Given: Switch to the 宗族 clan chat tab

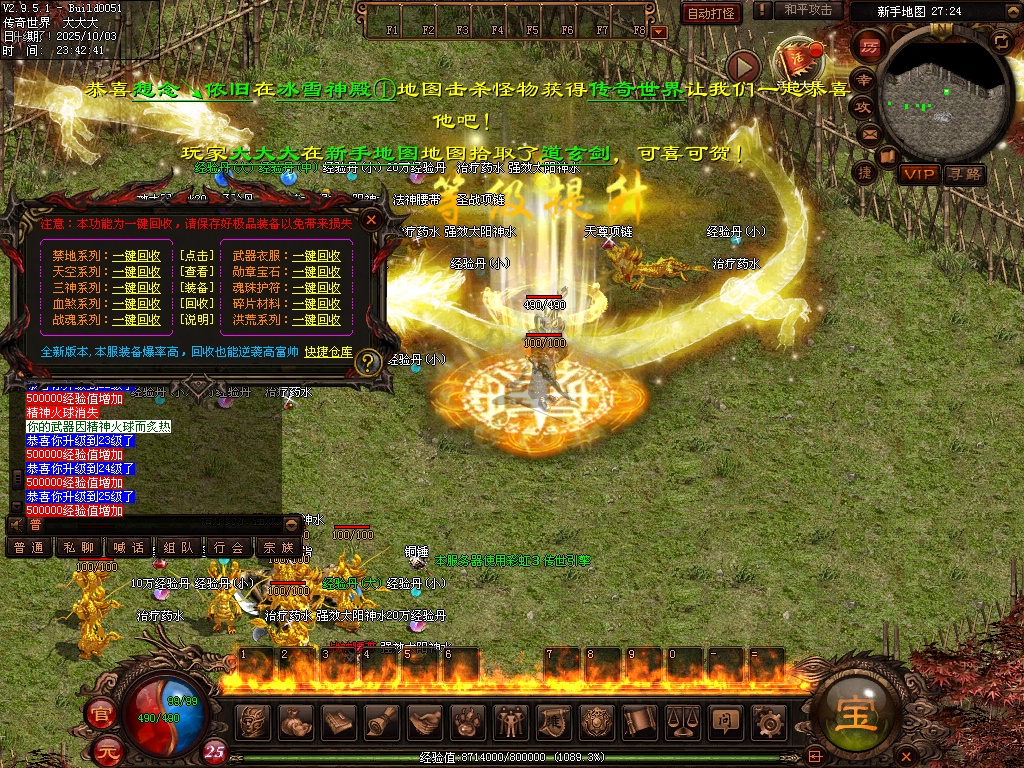Looking at the screenshot, I should click(279, 547).
